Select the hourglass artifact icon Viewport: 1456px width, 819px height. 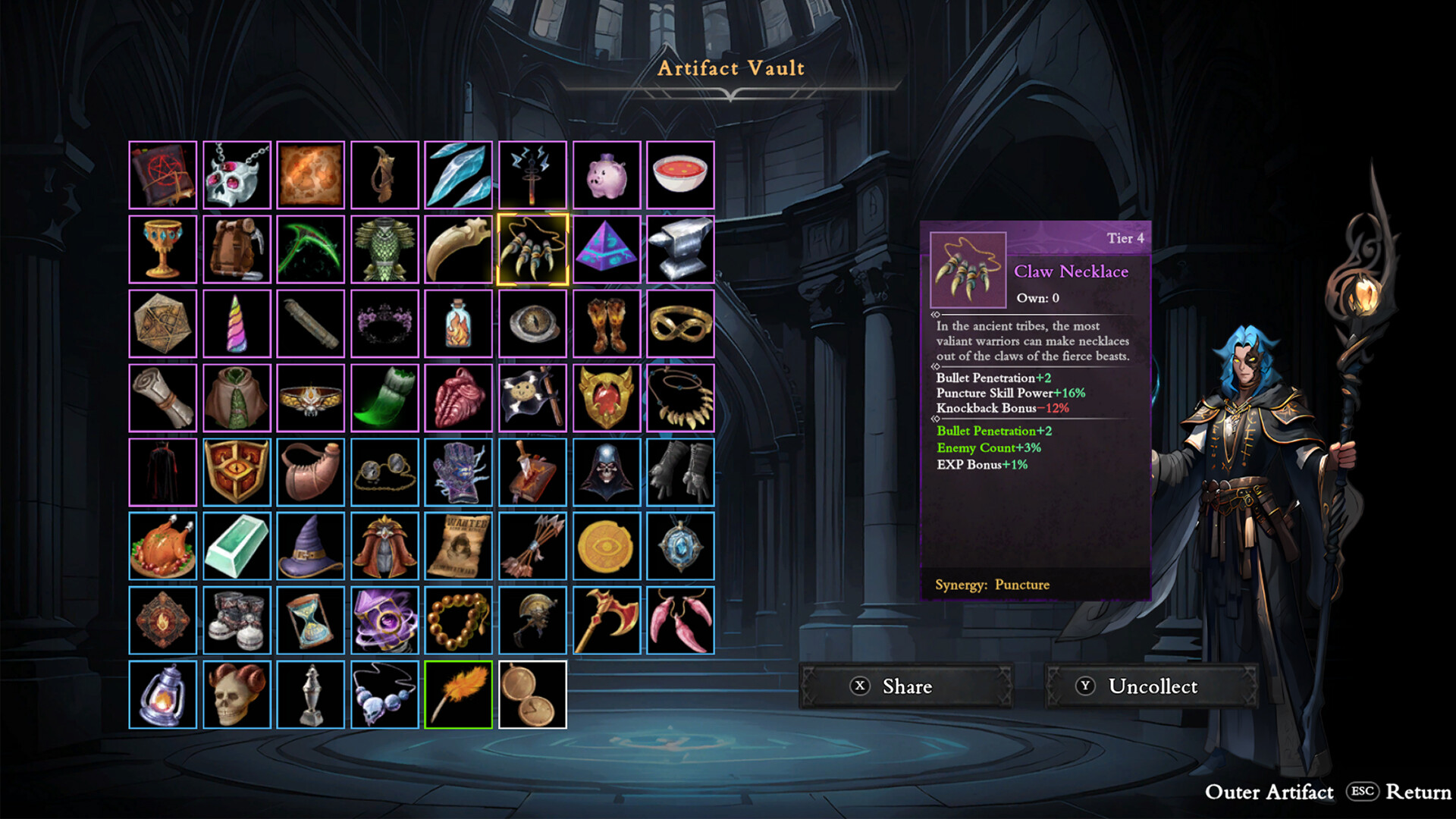[310, 620]
